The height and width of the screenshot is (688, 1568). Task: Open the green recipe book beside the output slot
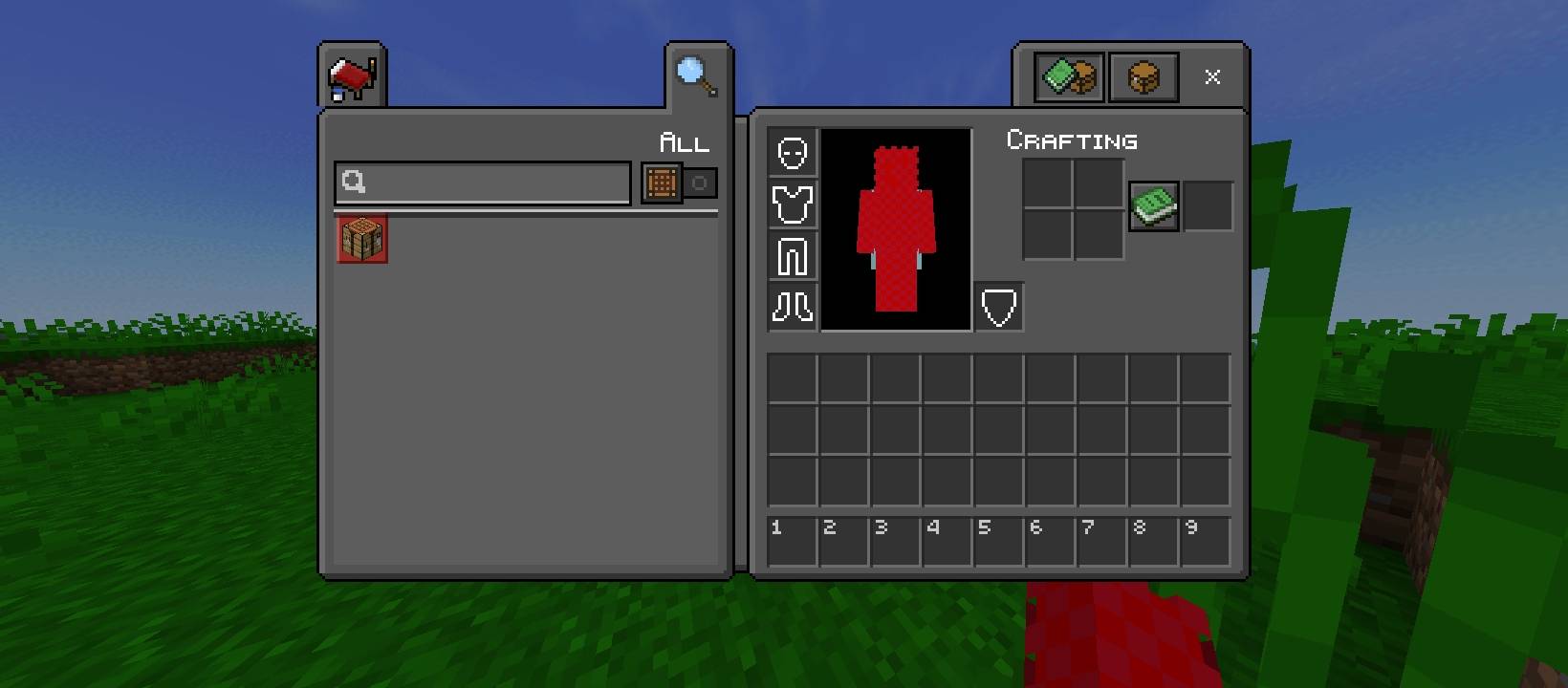coord(1152,206)
